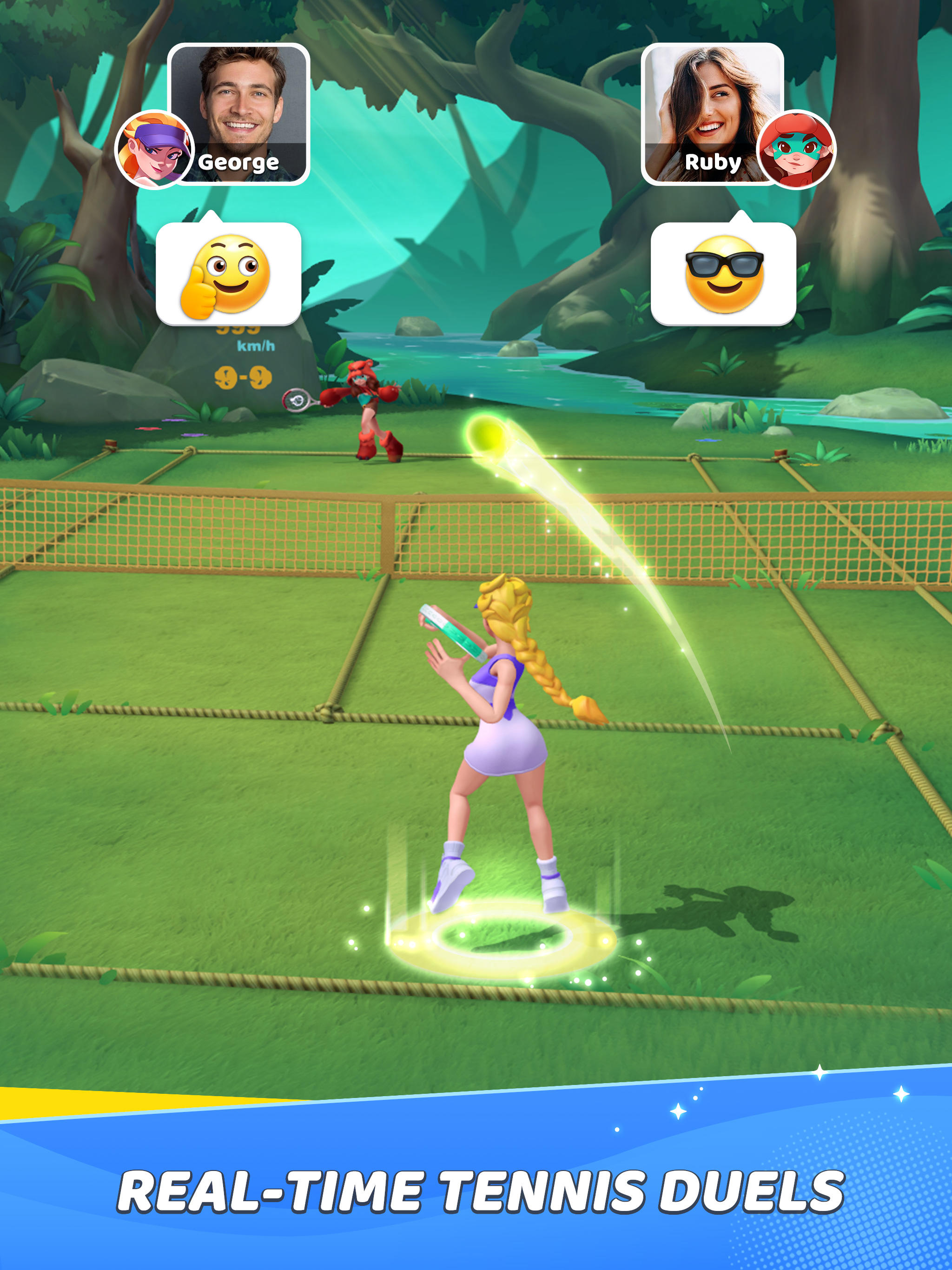952x1270 pixels.
Task: Select George's cartoon avatar icon
Action: pyautogui.click(x=153, y=148)
